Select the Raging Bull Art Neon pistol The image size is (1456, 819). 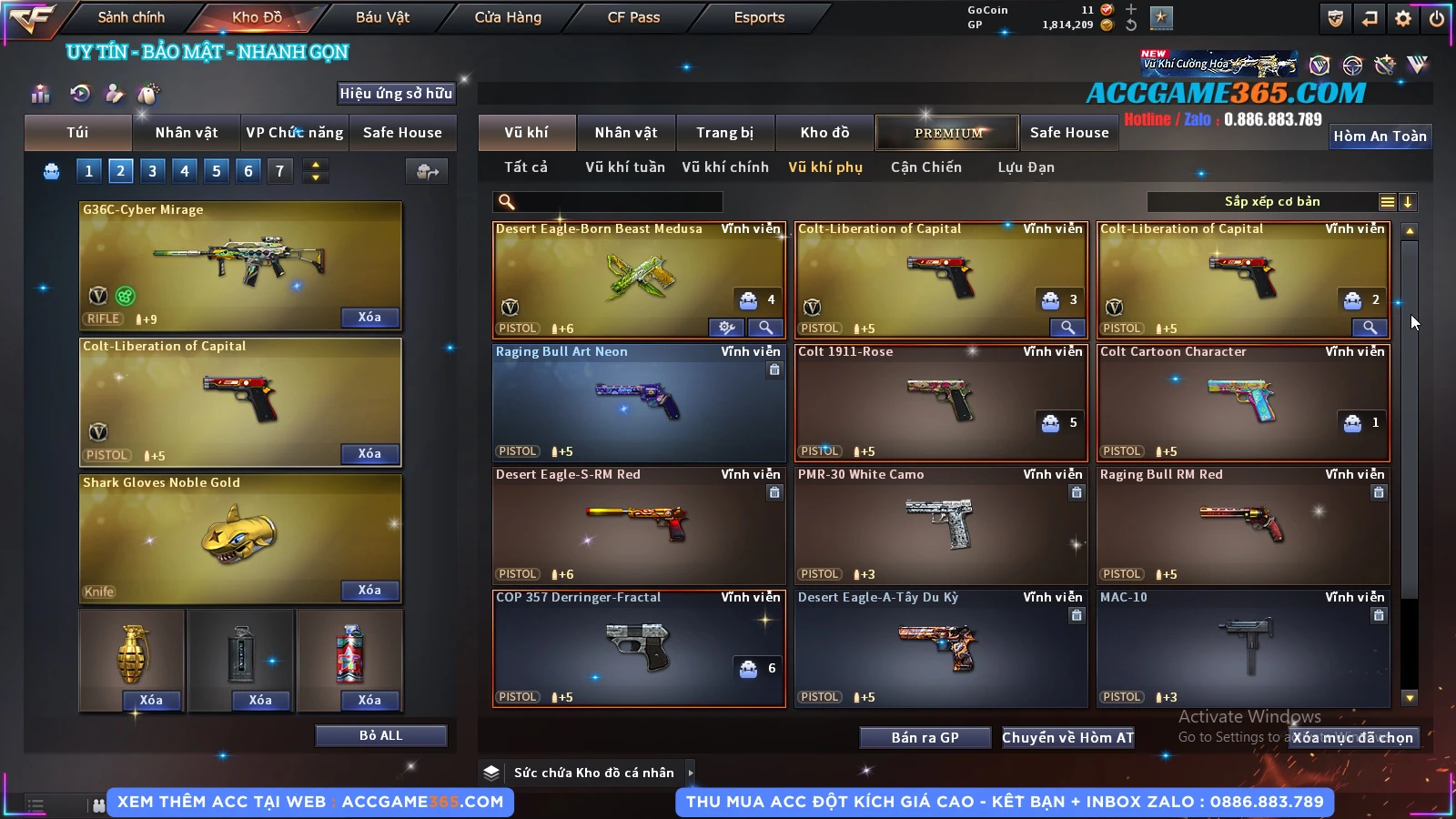638,402
